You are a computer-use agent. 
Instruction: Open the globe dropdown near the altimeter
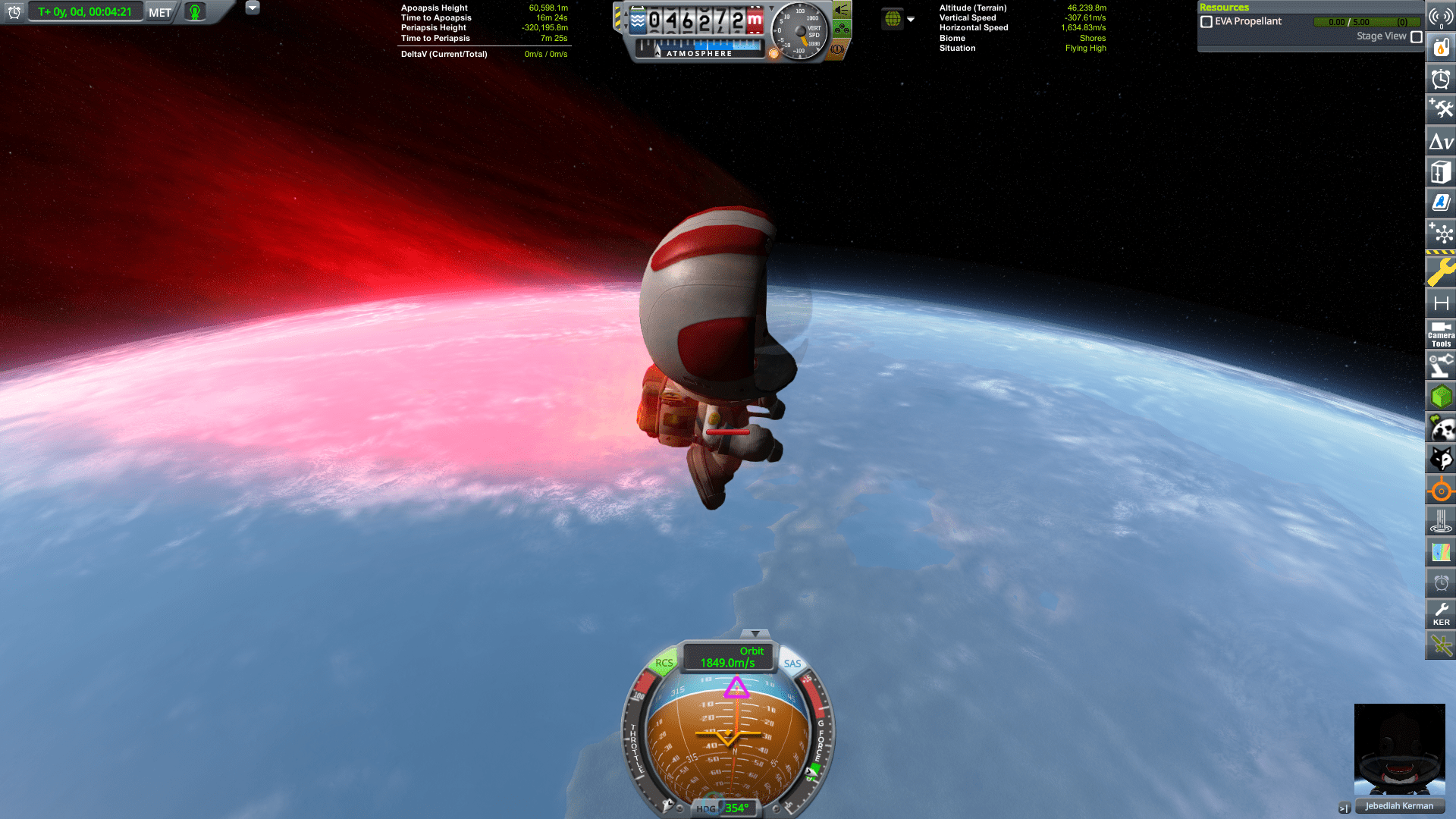pyautogui.click(x=909, y=19)
